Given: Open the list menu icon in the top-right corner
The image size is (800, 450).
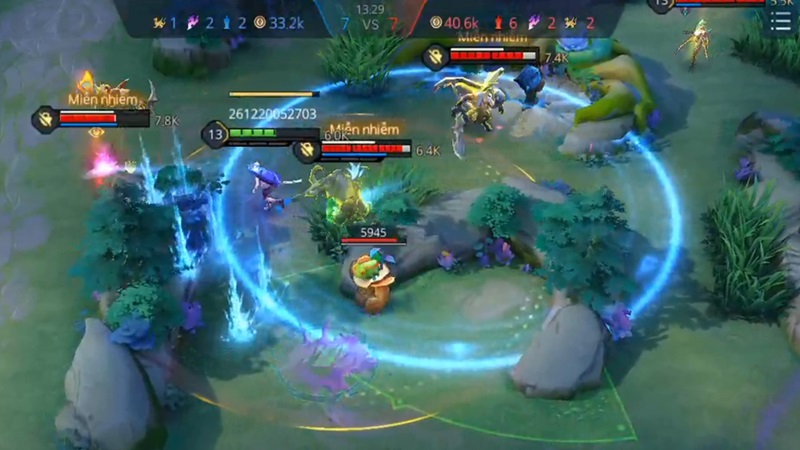Looking at the screenshot, I should (781, 22).
